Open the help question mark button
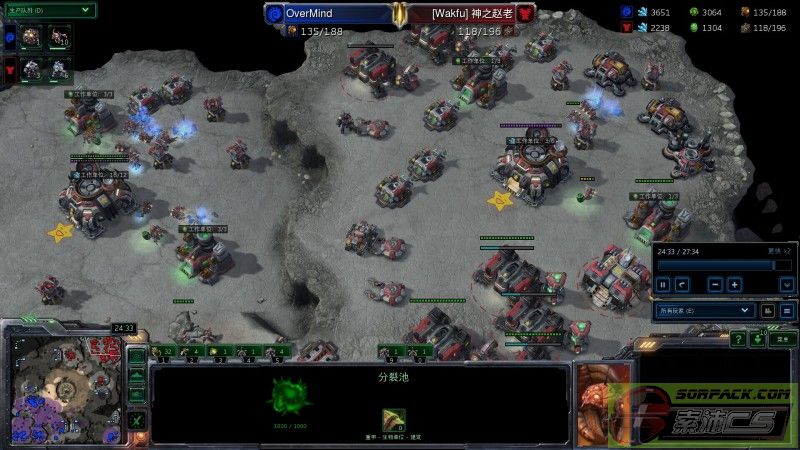This screenshot has width=800, height=450. pyautogui.click(x=738, y=340)
